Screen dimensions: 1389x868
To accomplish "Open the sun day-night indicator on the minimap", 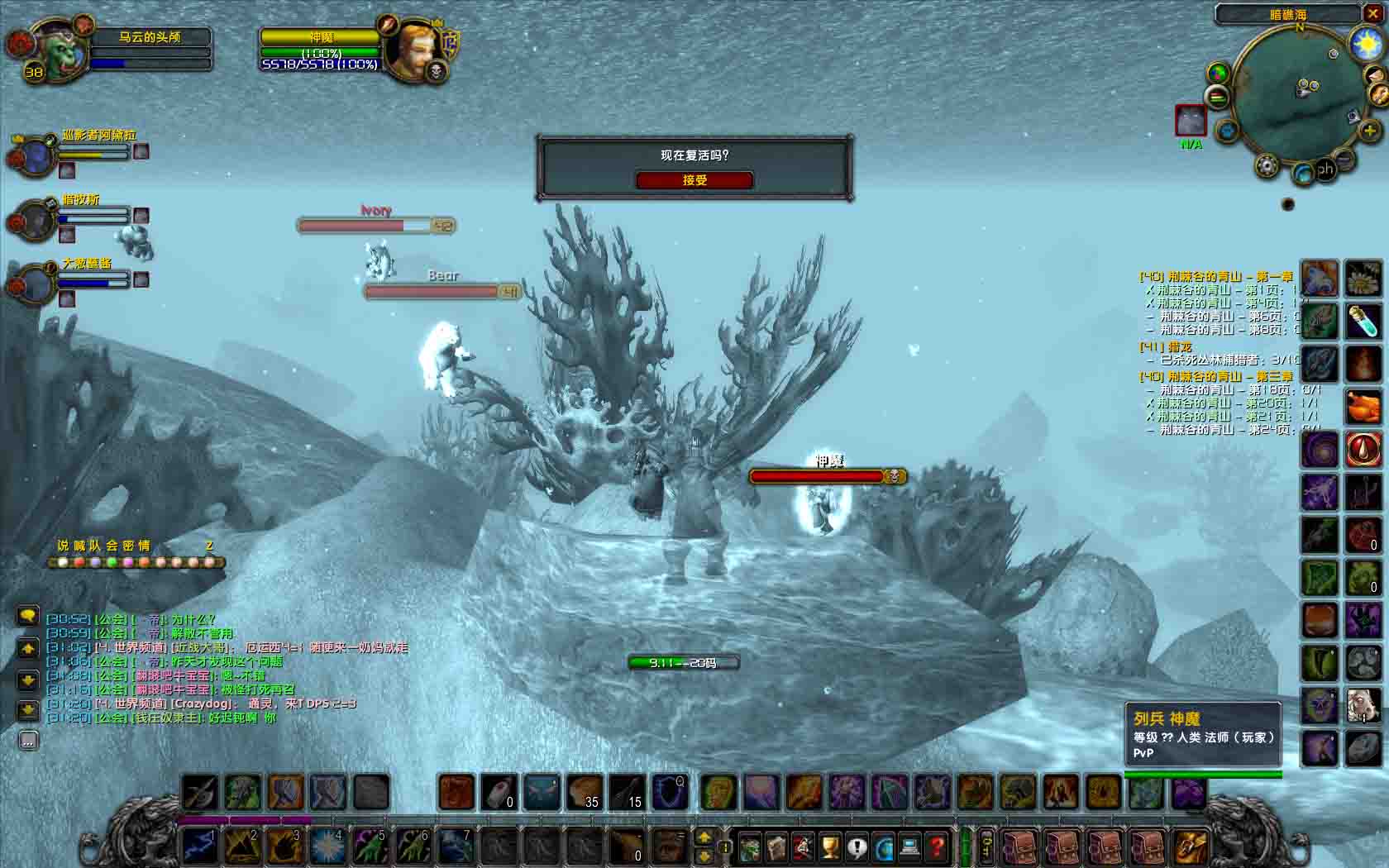I will 1365,44.
